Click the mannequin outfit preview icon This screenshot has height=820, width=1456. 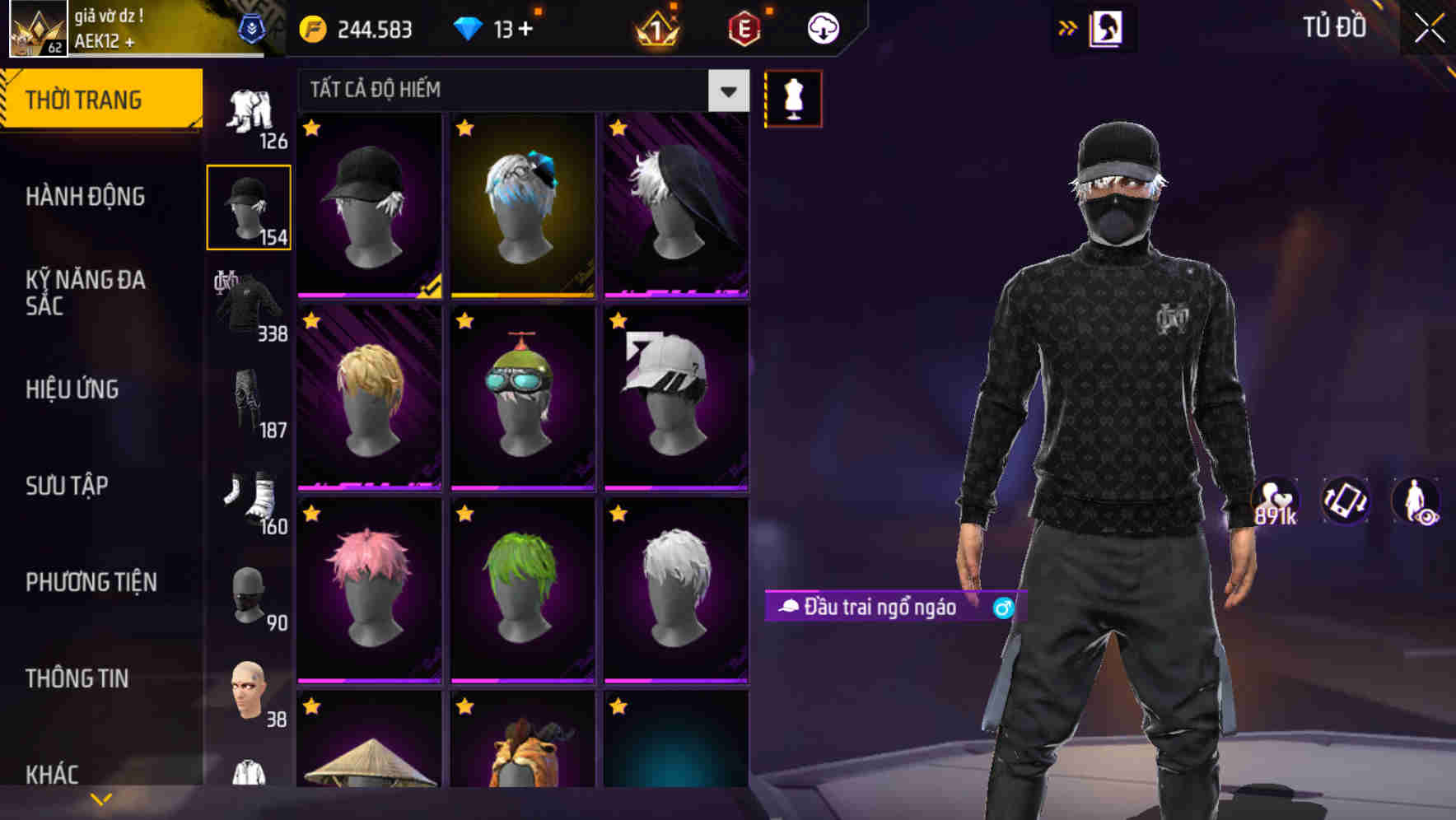[793, 98]
